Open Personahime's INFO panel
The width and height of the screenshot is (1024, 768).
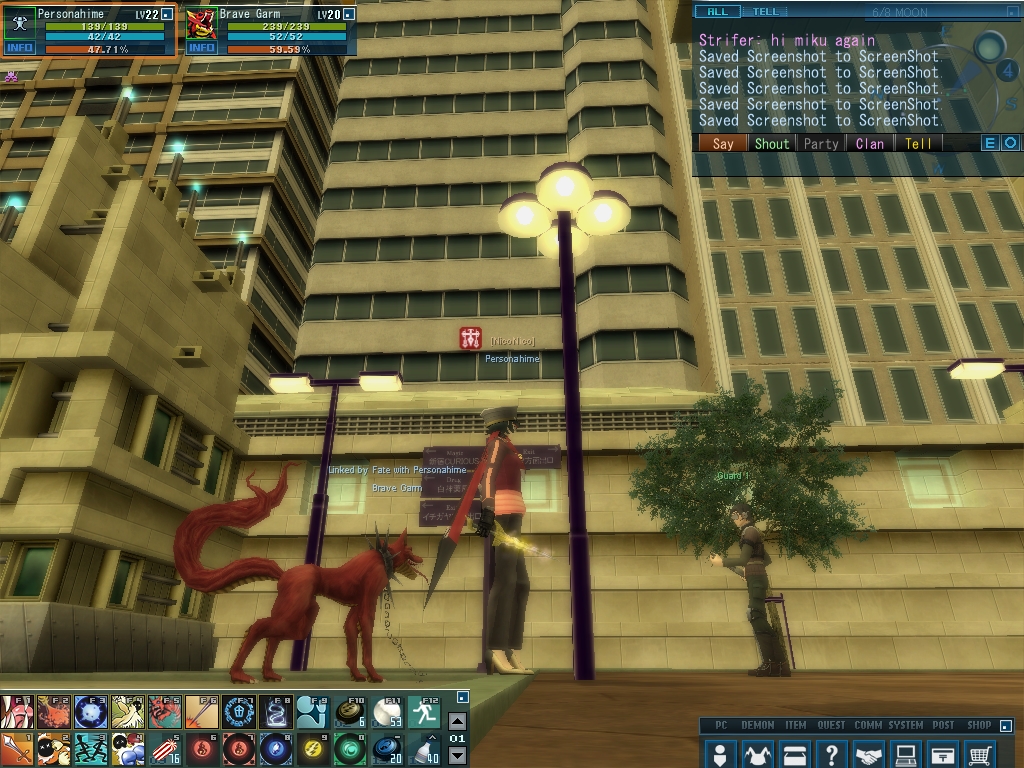pyautogui.click(x=19, y=48)
